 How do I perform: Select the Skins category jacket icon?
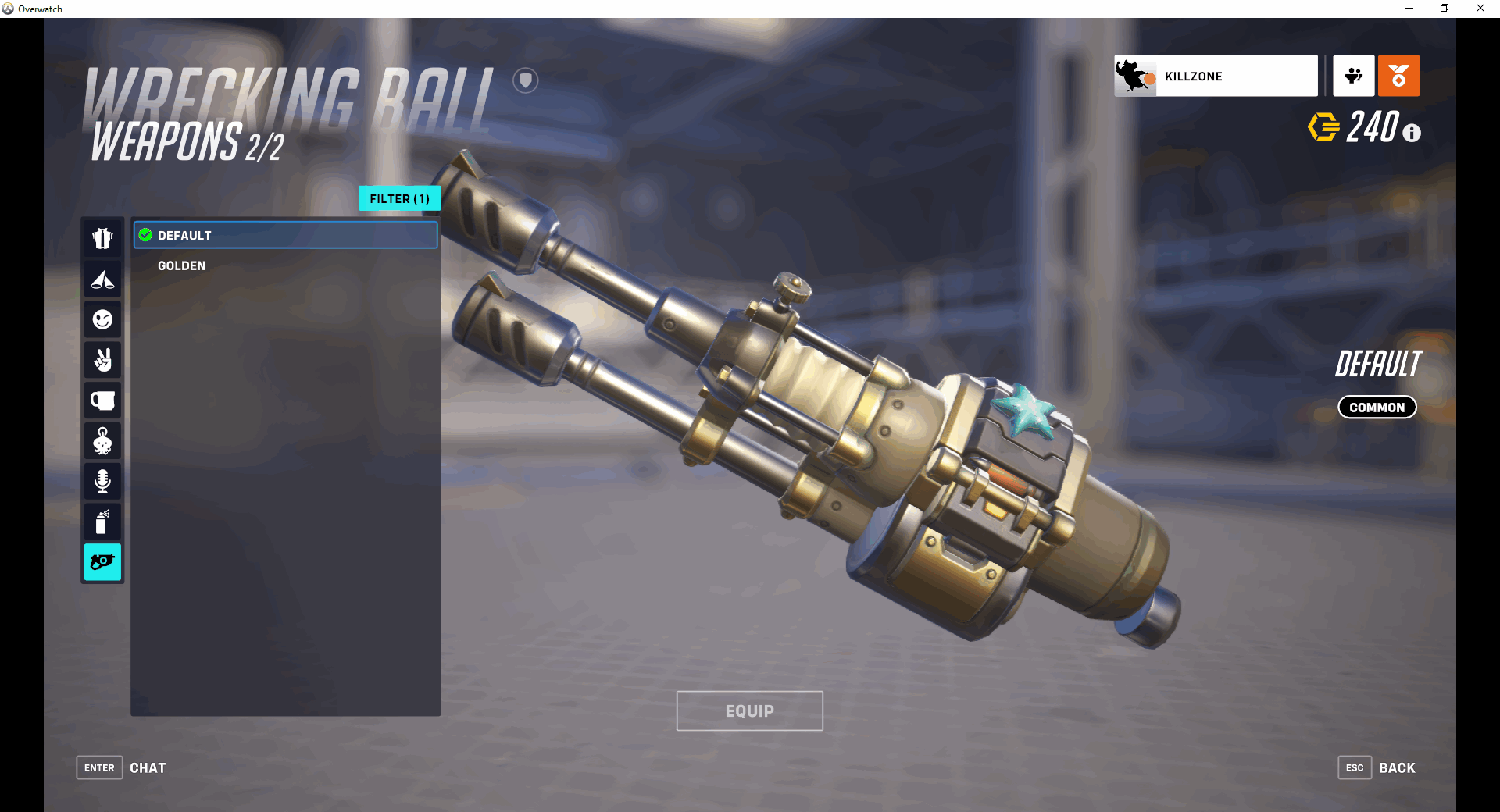pos(102,238)
